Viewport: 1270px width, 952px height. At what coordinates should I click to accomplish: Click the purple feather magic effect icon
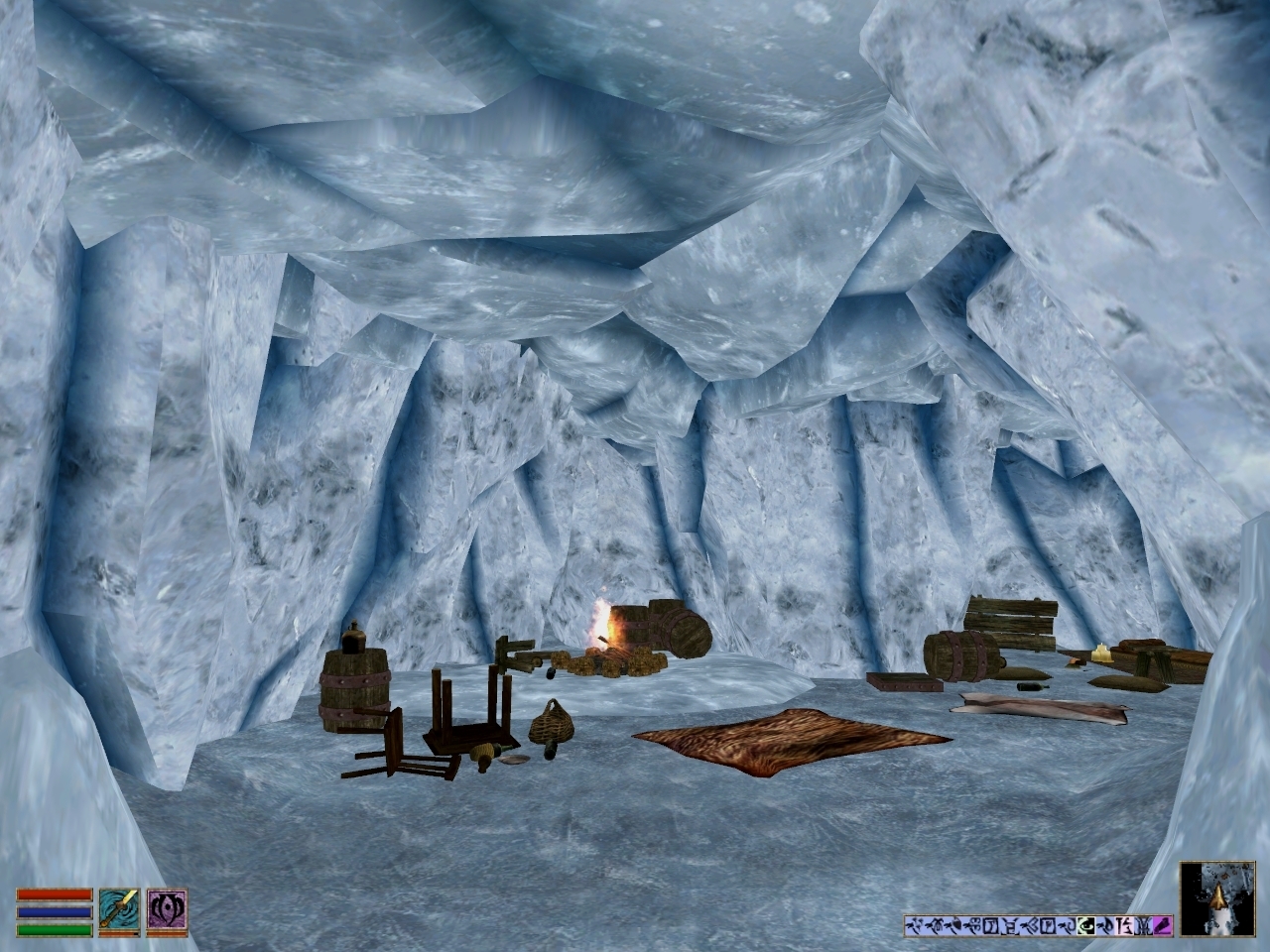pos(1163,925)
